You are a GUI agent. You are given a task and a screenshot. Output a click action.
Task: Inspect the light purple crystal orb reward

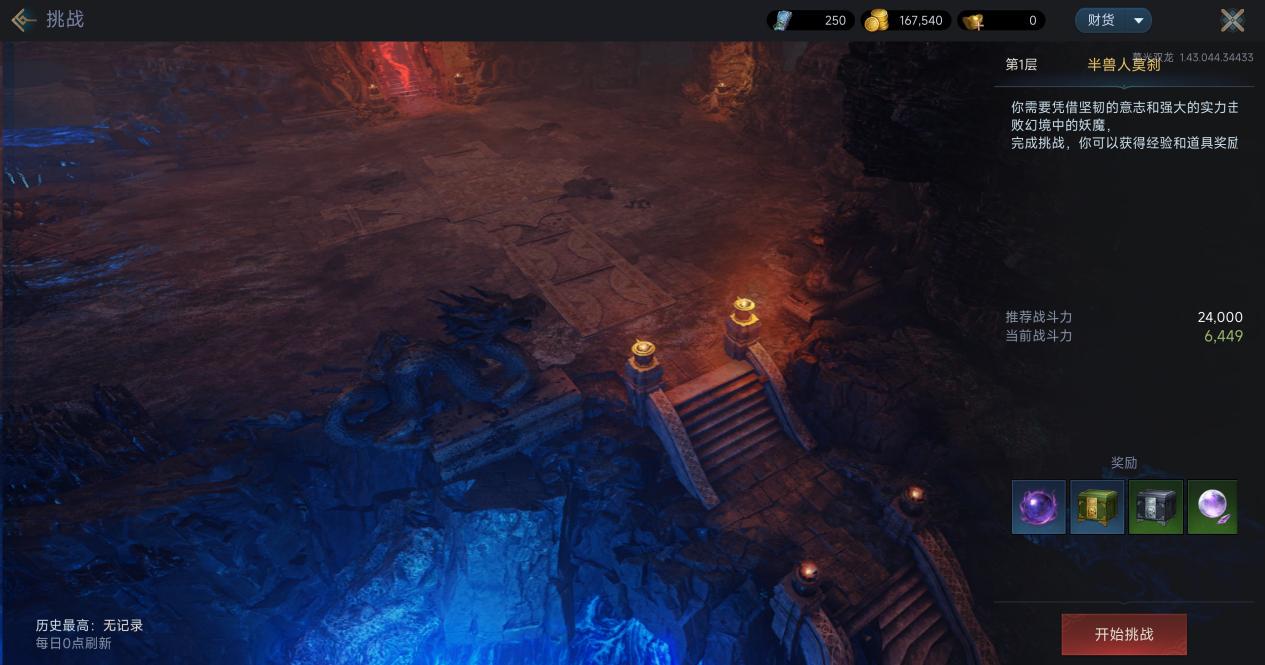click(1212, 507)
